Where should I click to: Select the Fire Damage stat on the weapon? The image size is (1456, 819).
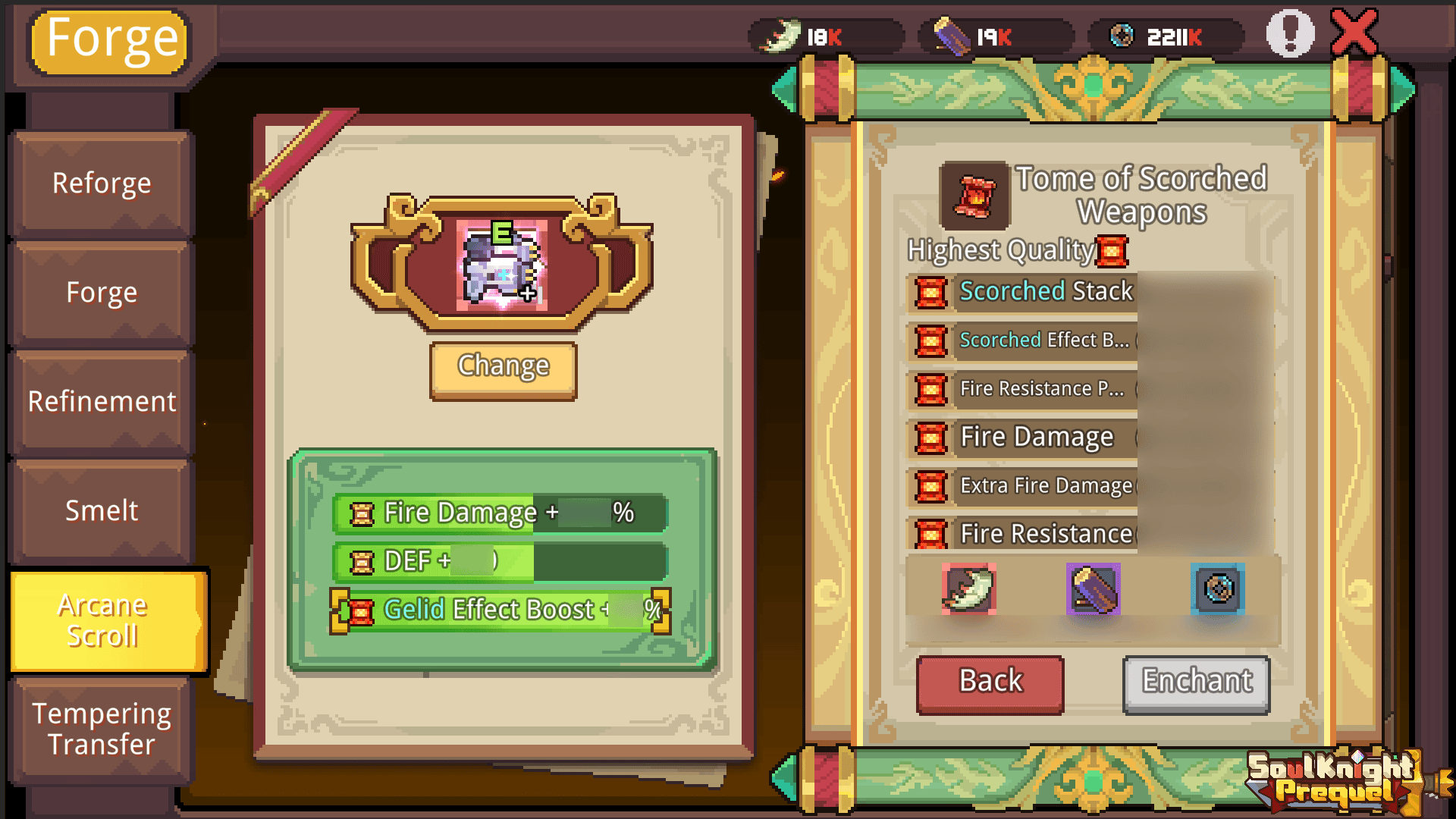(500, 513)
